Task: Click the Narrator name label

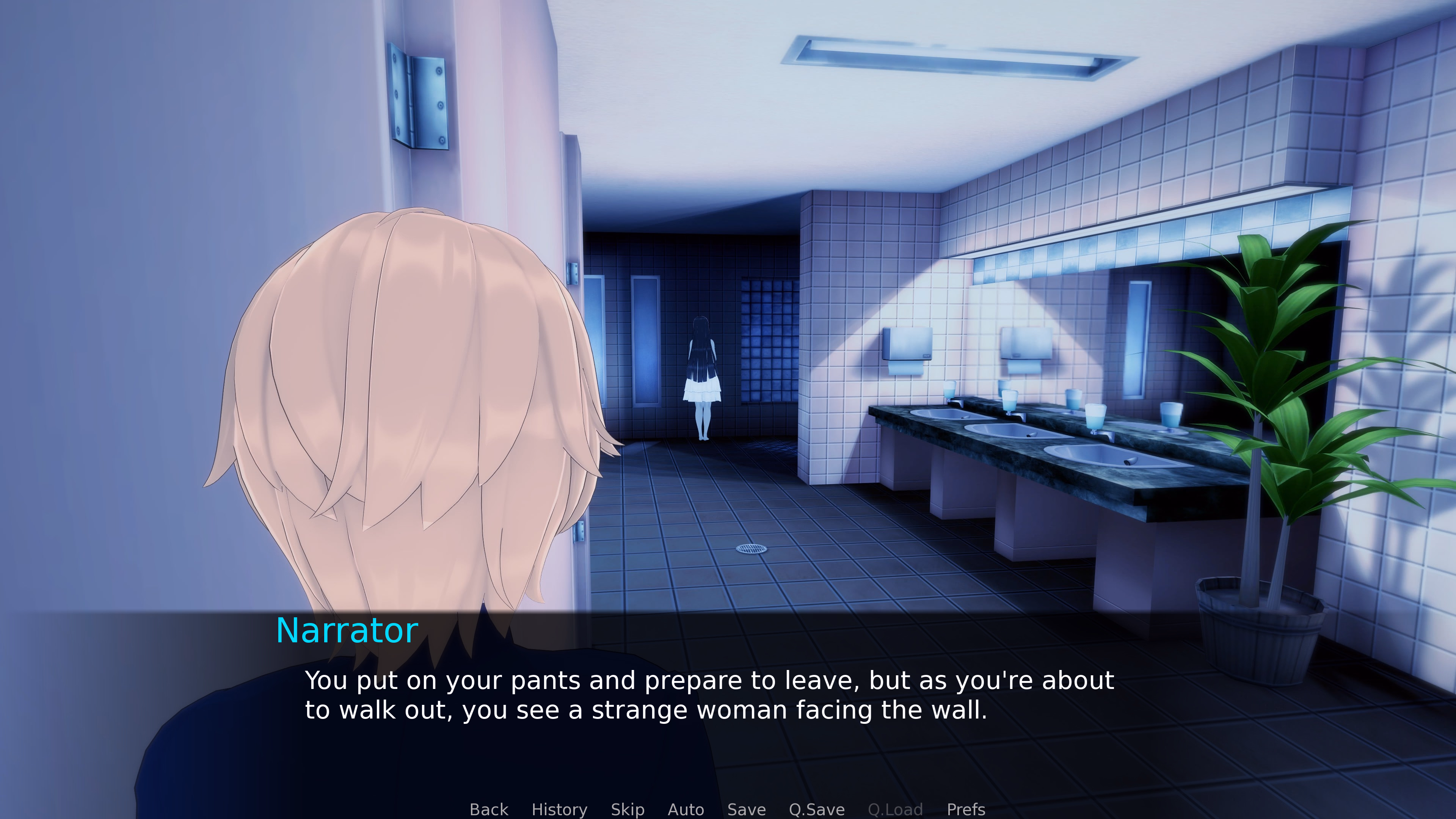Action: pyautogui.click(x=347, y=630)
